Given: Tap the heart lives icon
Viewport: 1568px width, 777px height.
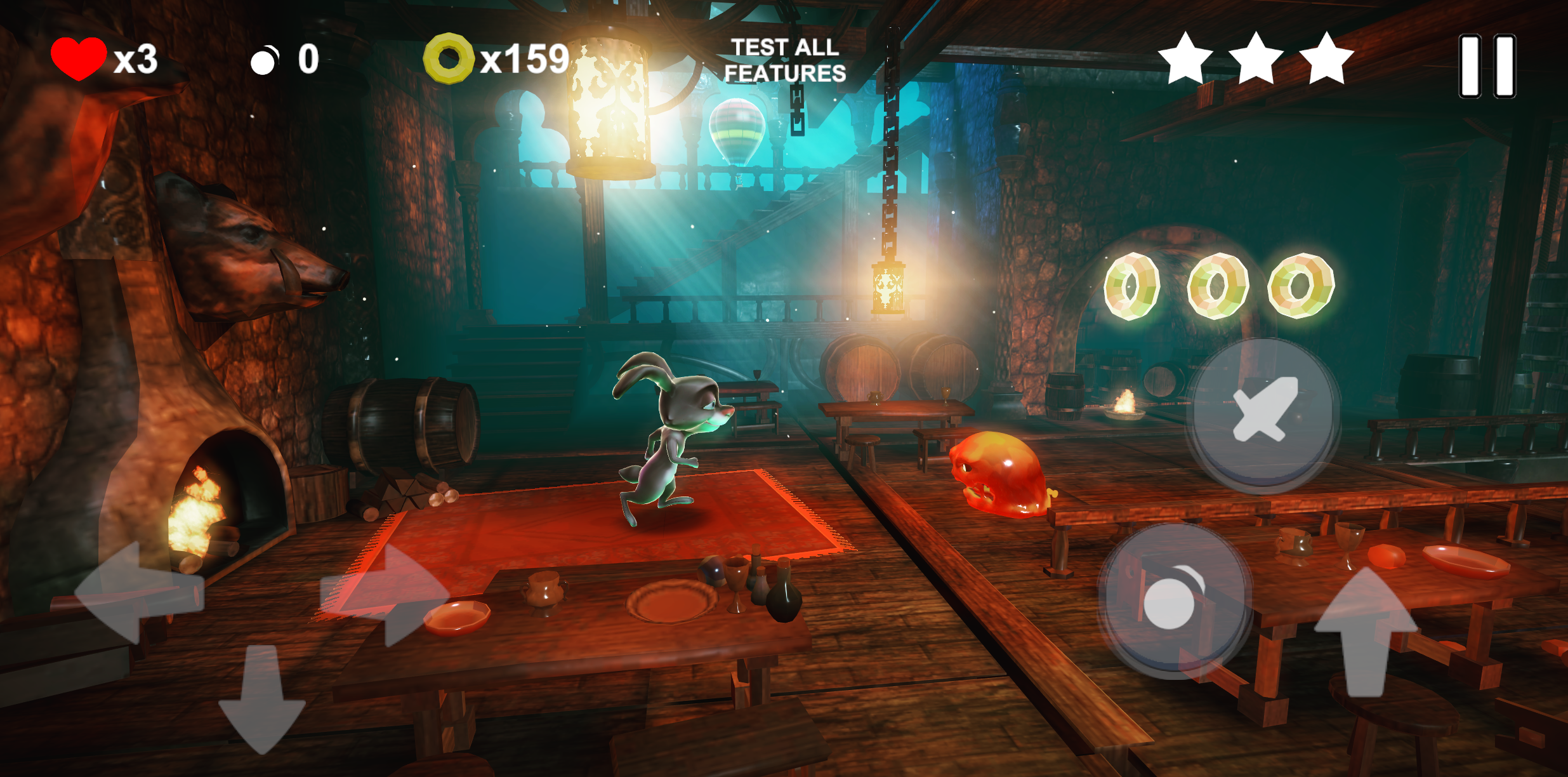Looking at the screenshot, I should tap(78, 60).
